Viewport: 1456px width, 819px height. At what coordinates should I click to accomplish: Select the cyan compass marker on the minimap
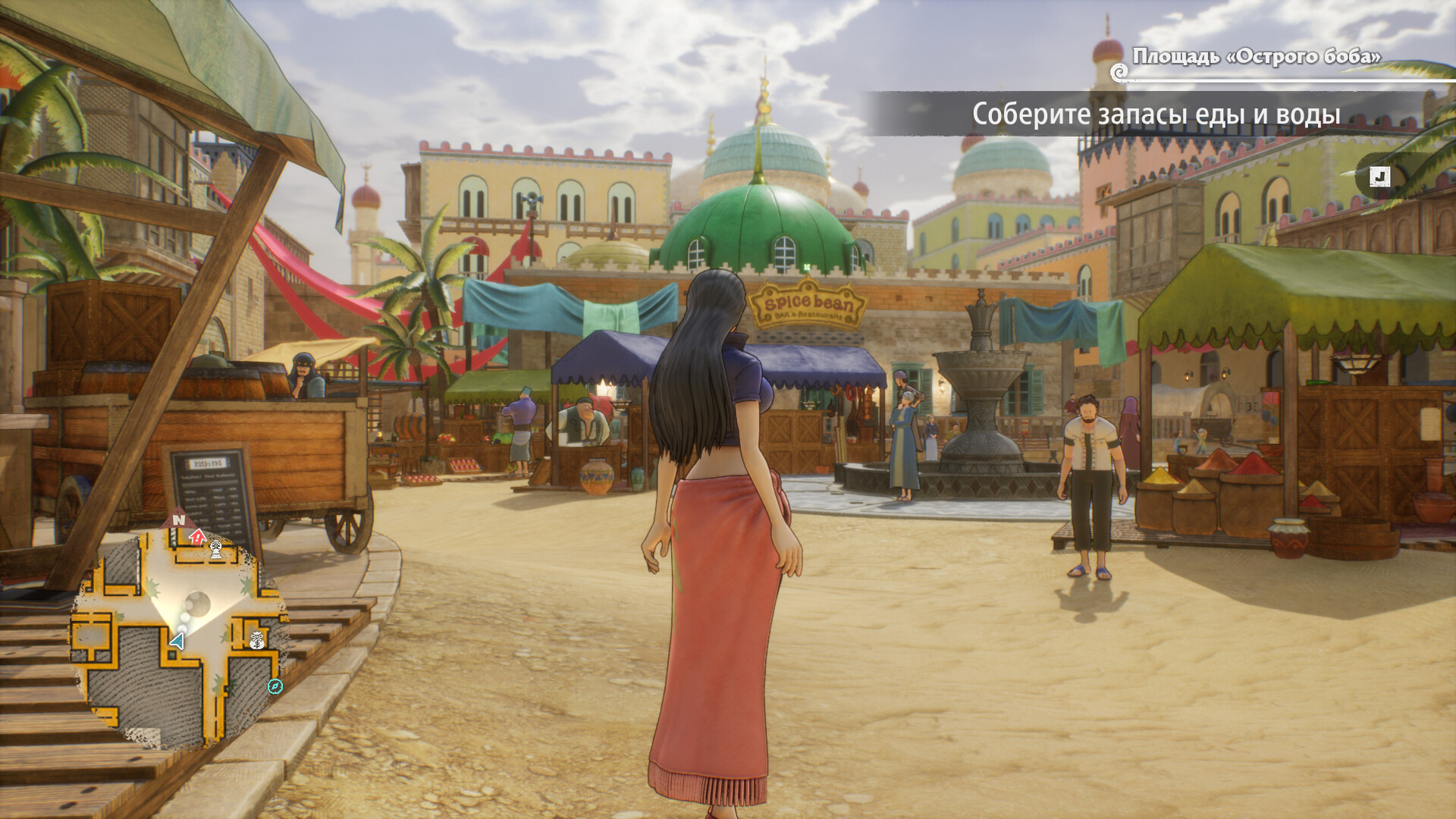275,686
